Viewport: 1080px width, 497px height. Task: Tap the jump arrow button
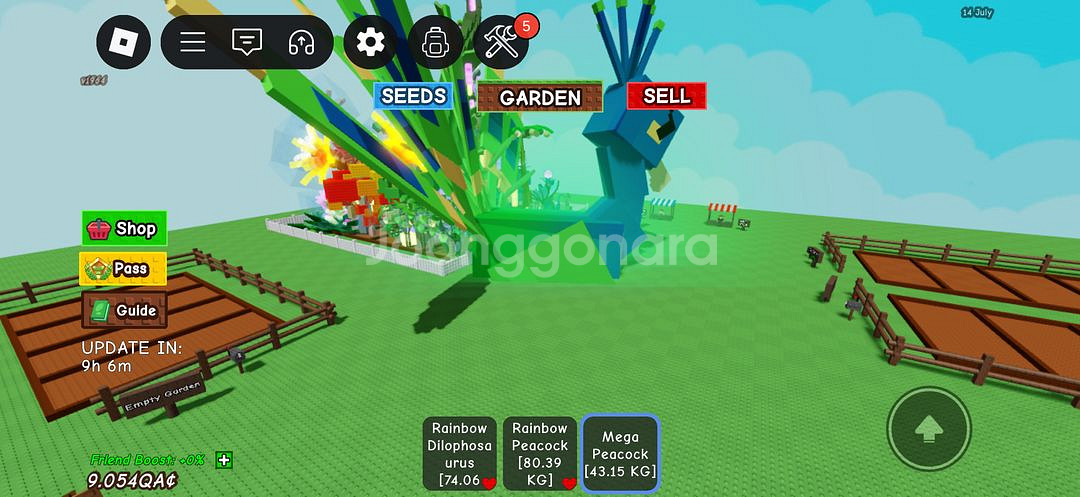(x=929, y=429)
